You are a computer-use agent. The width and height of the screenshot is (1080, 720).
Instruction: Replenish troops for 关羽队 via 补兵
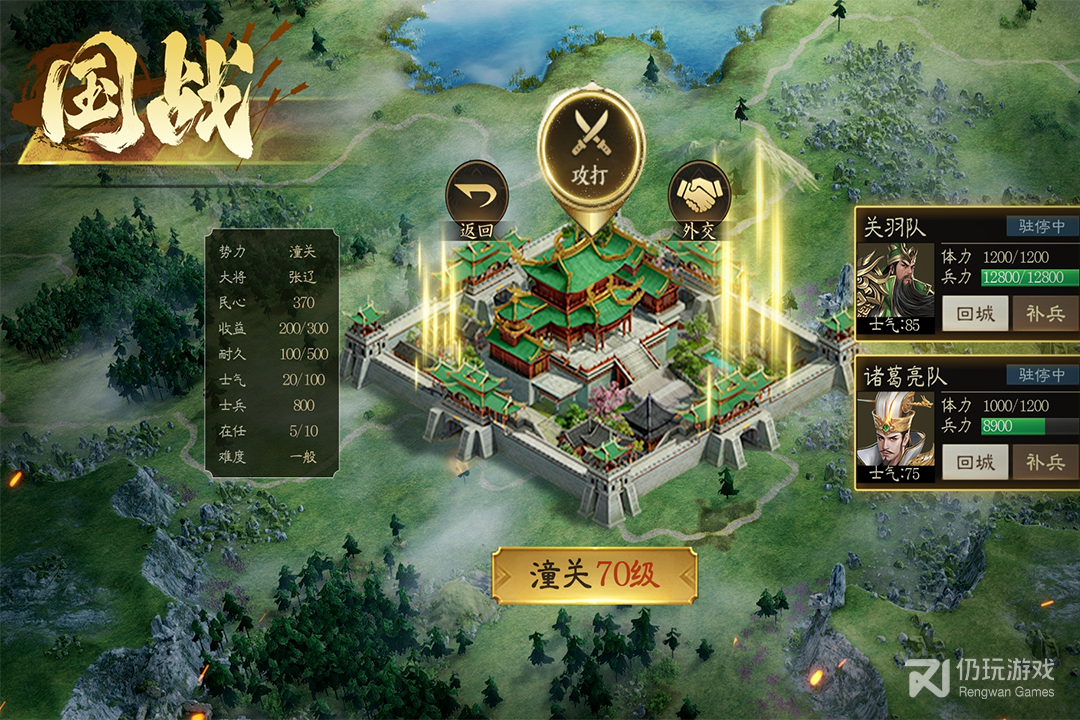pos(1045,314)
